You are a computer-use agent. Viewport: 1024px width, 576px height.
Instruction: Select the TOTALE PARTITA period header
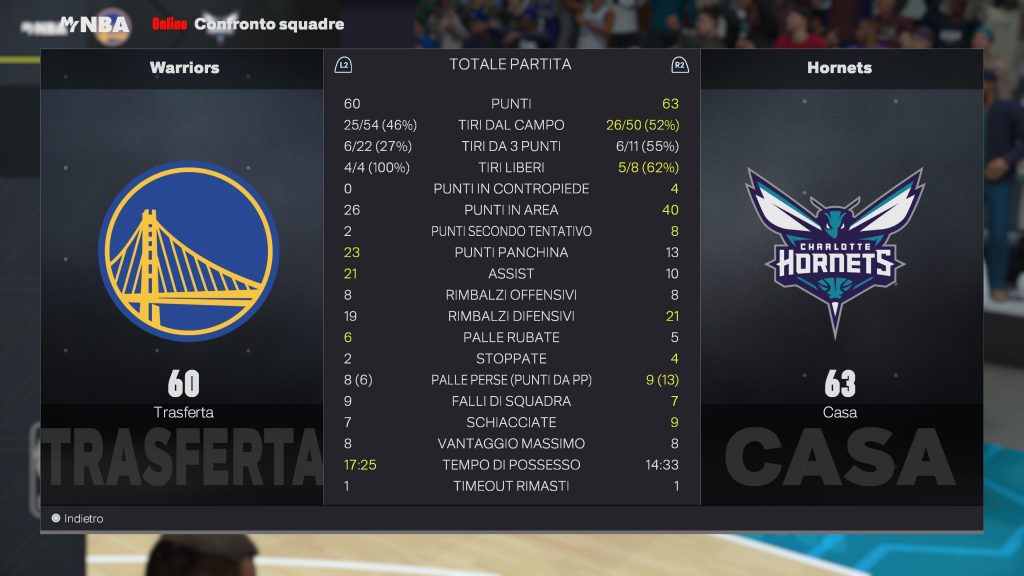[510, 64]
